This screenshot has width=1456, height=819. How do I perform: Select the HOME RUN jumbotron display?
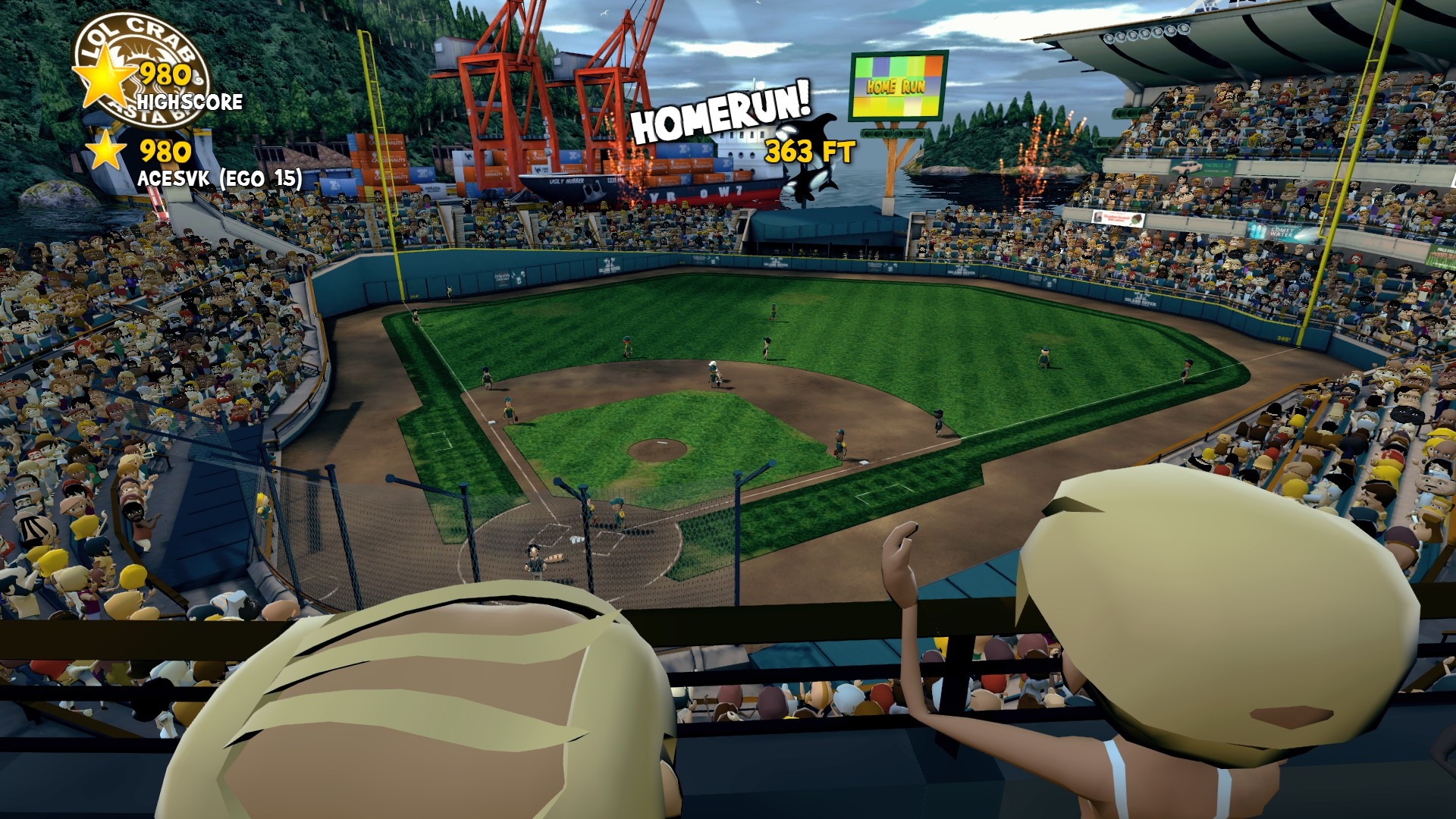pos(897,86)
